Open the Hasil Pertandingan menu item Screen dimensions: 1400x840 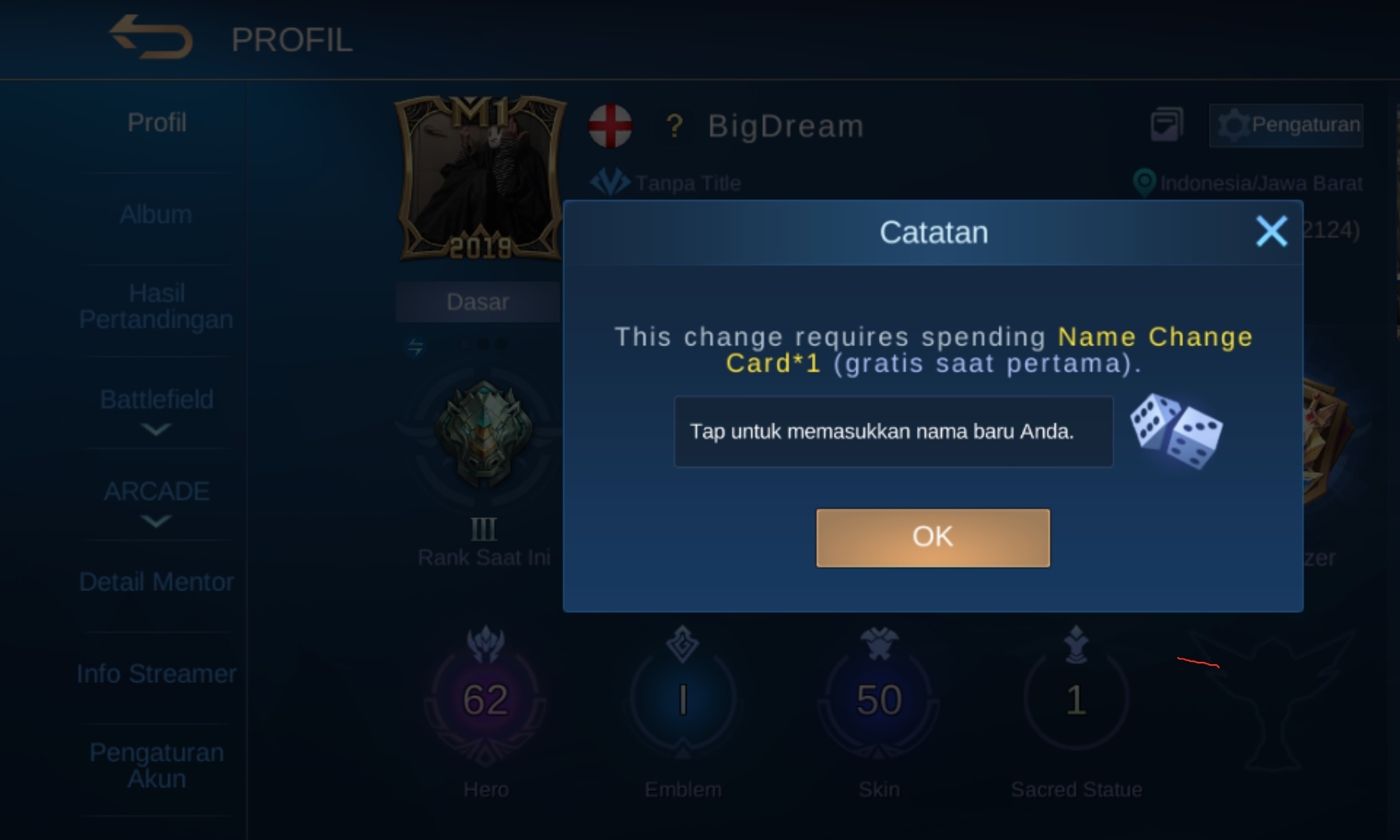click(x=155, y=306)
